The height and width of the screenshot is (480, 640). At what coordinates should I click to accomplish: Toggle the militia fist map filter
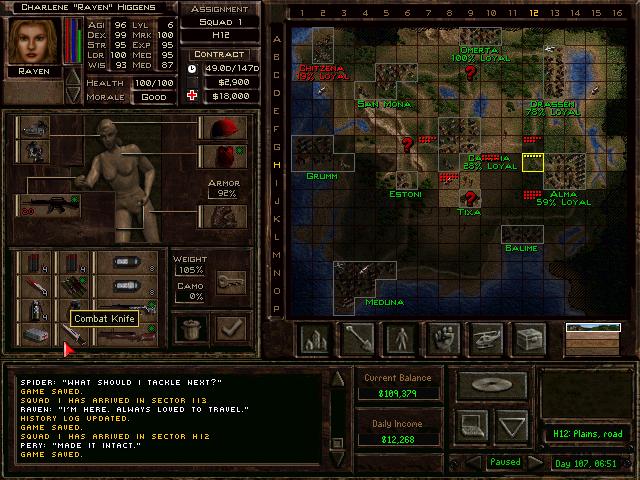(x=443, y=340)
